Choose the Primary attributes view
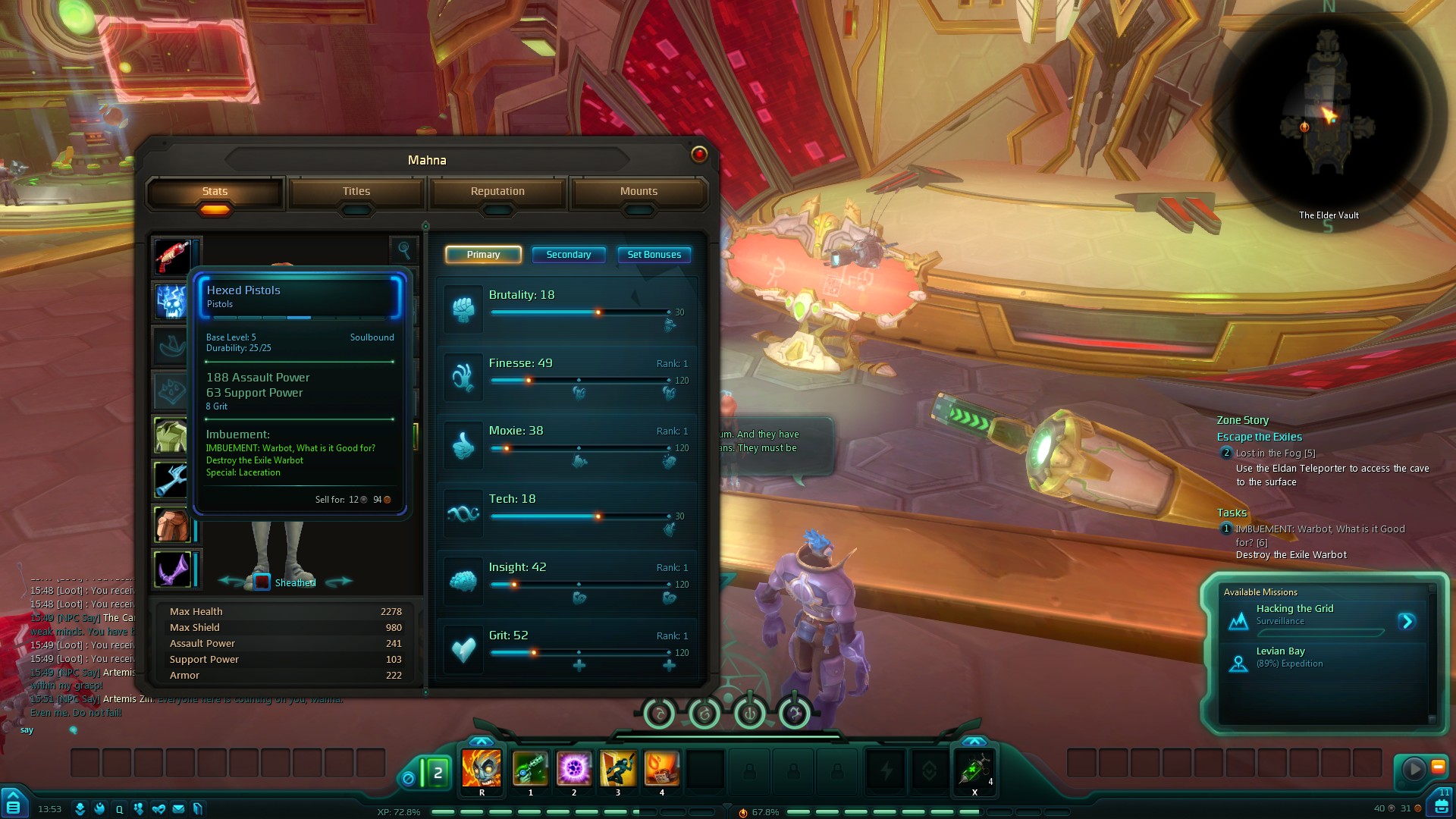The height and width of the screenshot is (819, 1456). tap(483, 255)
